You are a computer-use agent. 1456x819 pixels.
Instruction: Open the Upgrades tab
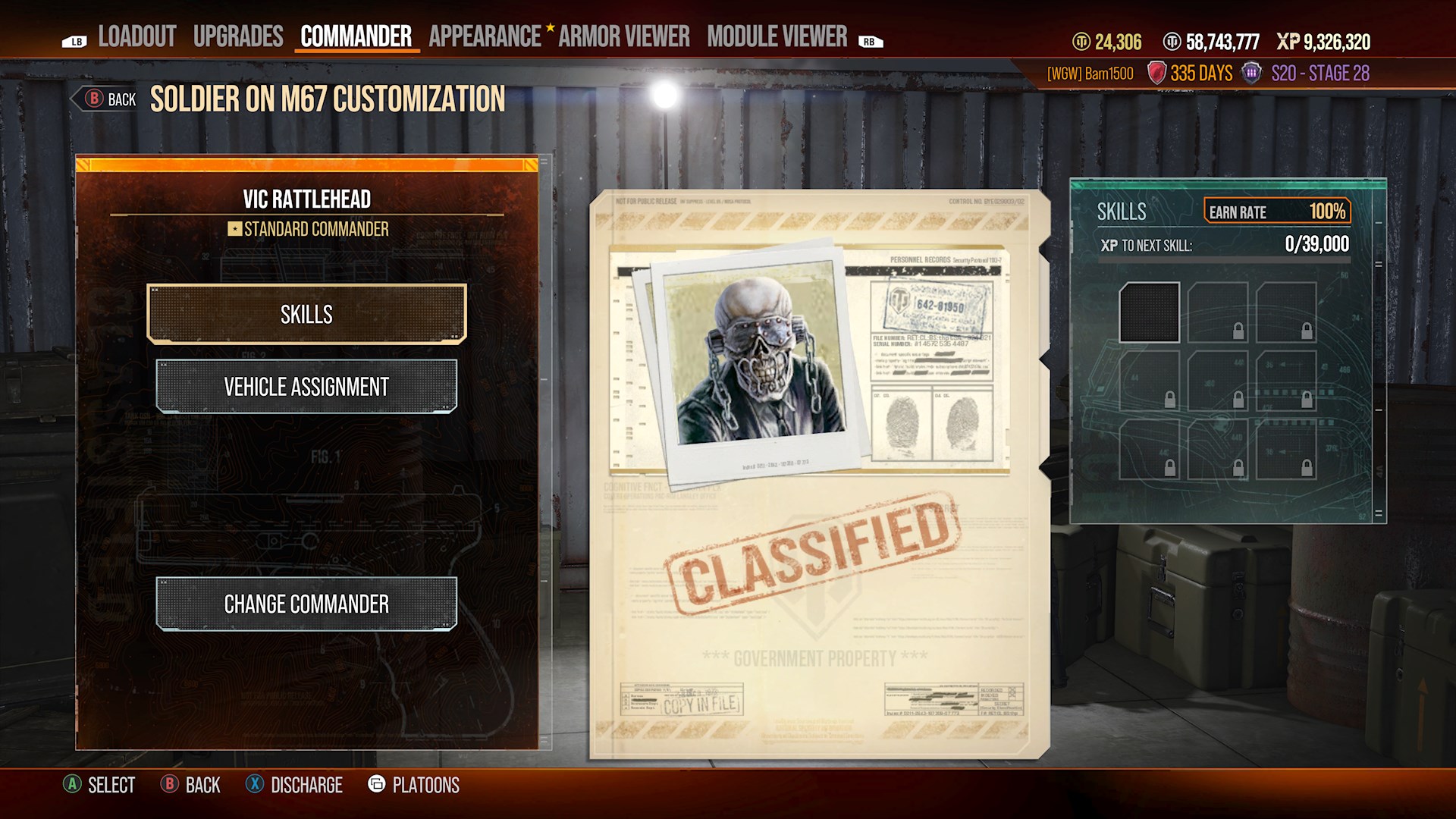coord(239,35)
